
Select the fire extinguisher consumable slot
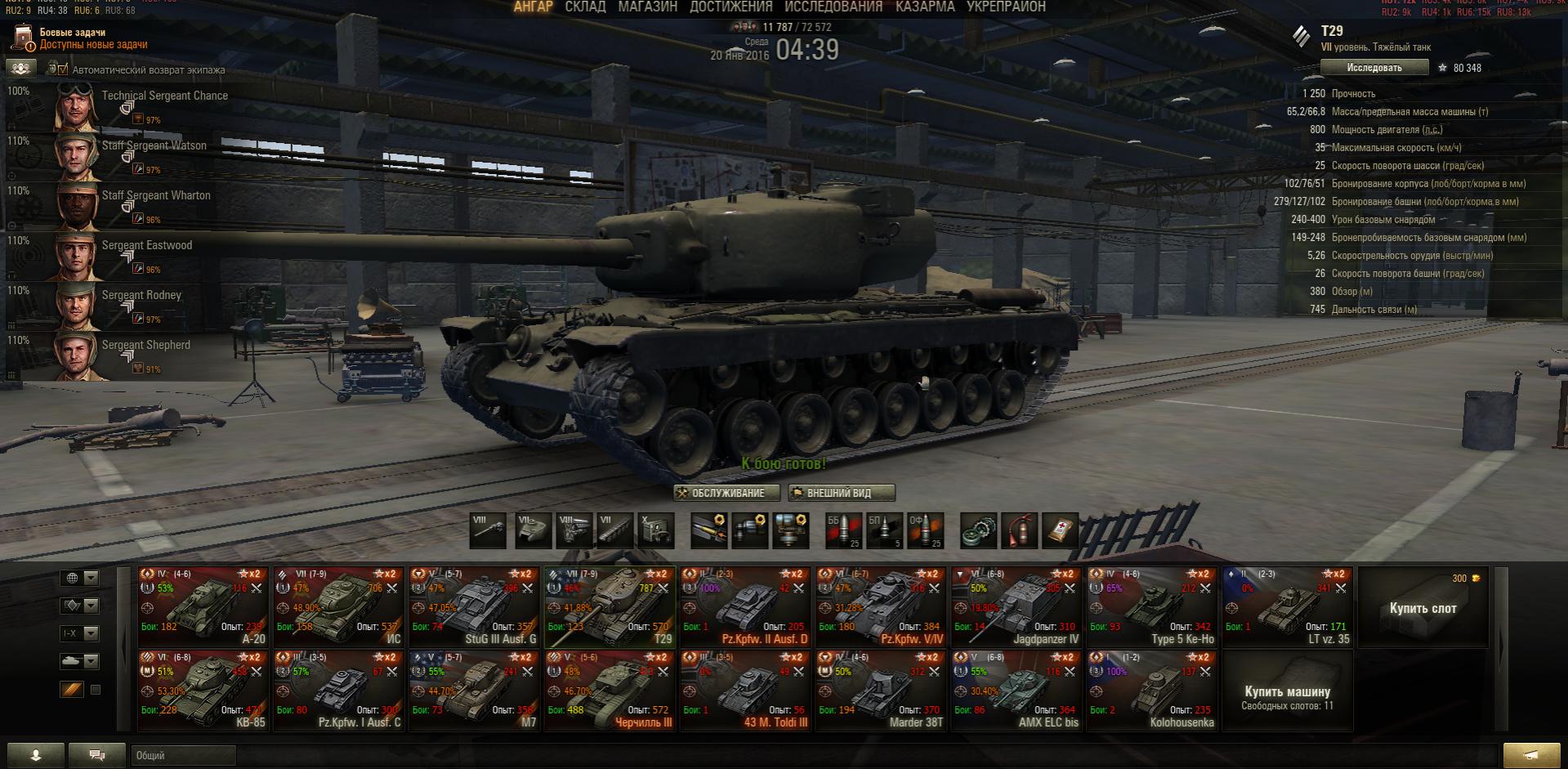click(1020, 531)
